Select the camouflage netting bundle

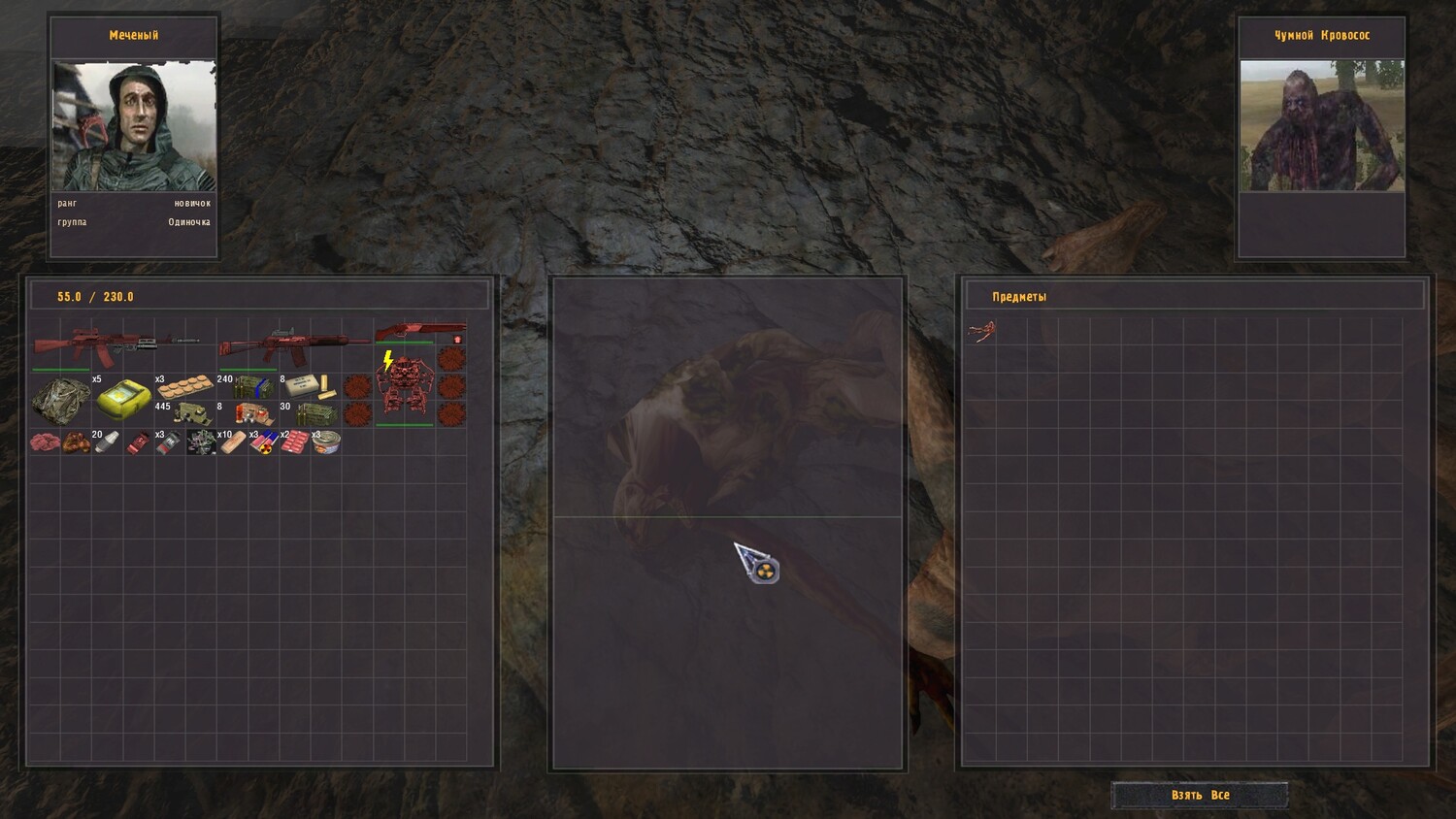click(x=61, y=400)
